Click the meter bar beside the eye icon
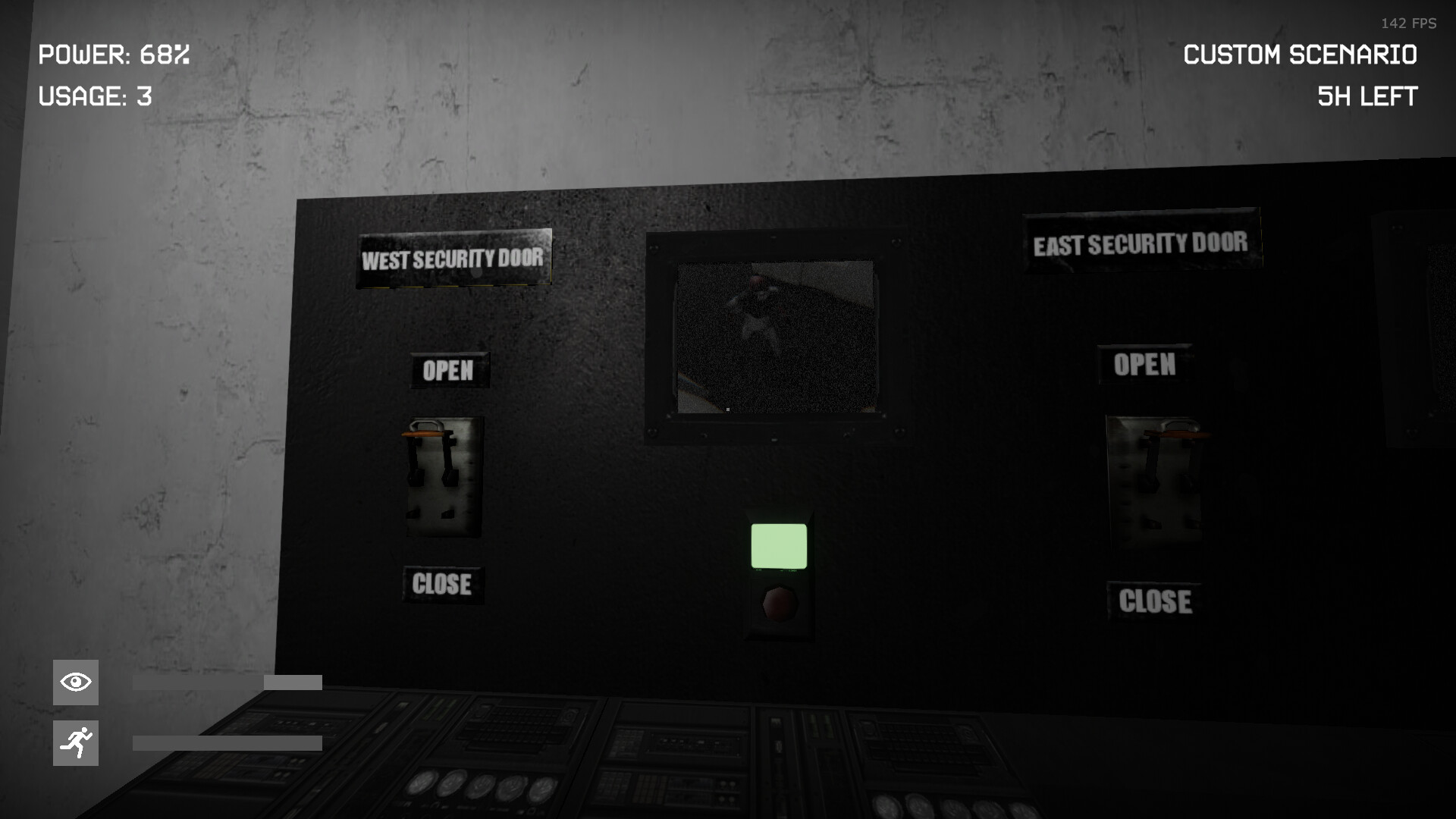 226,681
